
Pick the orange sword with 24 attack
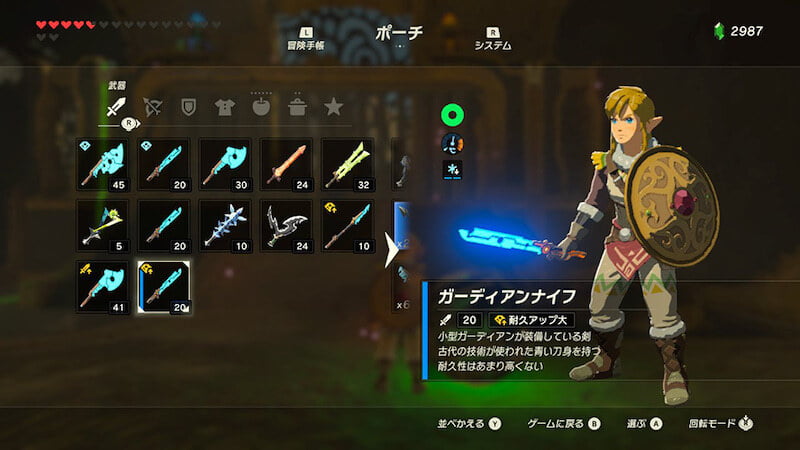(x=286, y=165)
